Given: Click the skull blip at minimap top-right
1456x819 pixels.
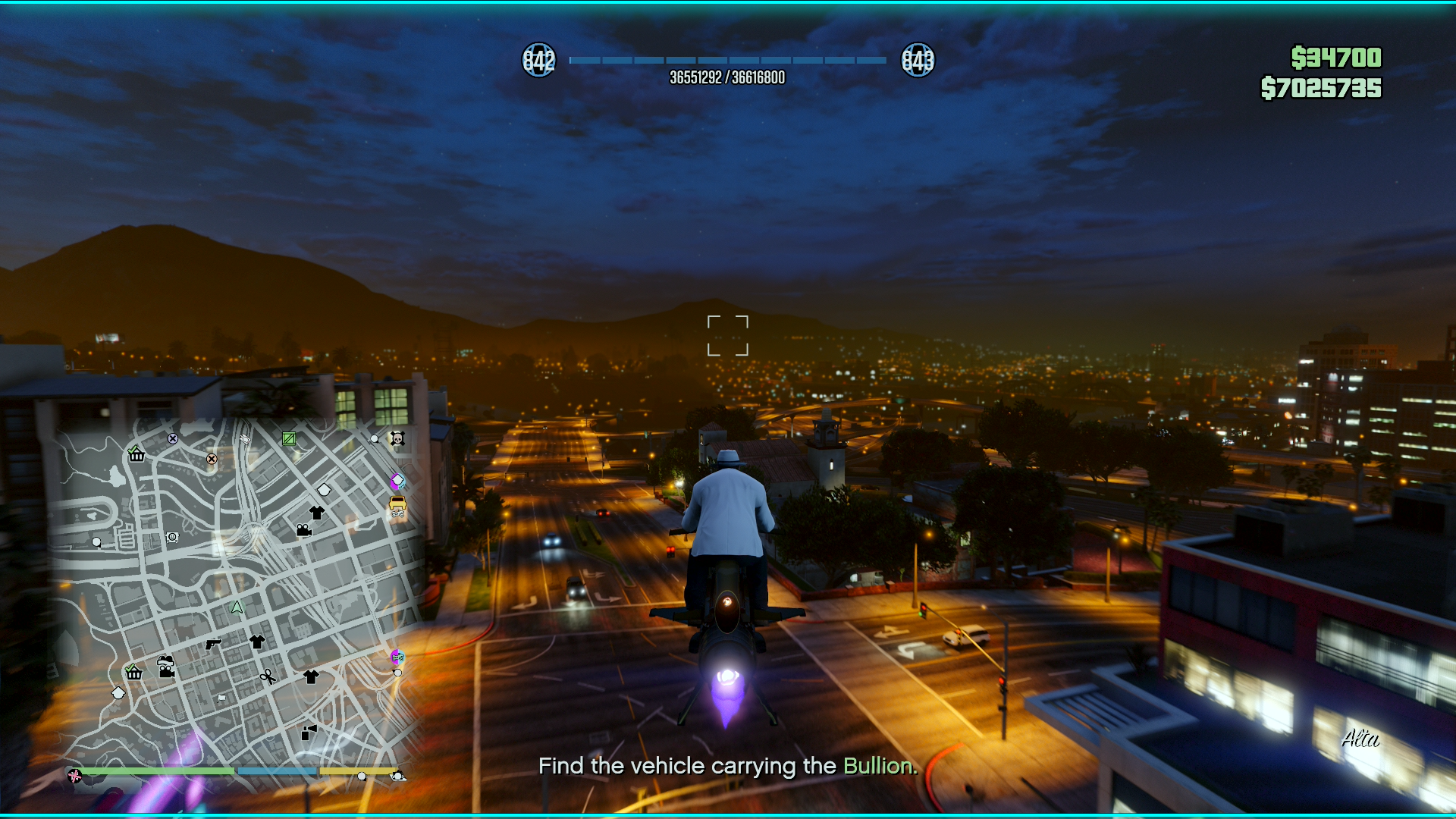Looking at the screenshot, I should pos(397,439).
